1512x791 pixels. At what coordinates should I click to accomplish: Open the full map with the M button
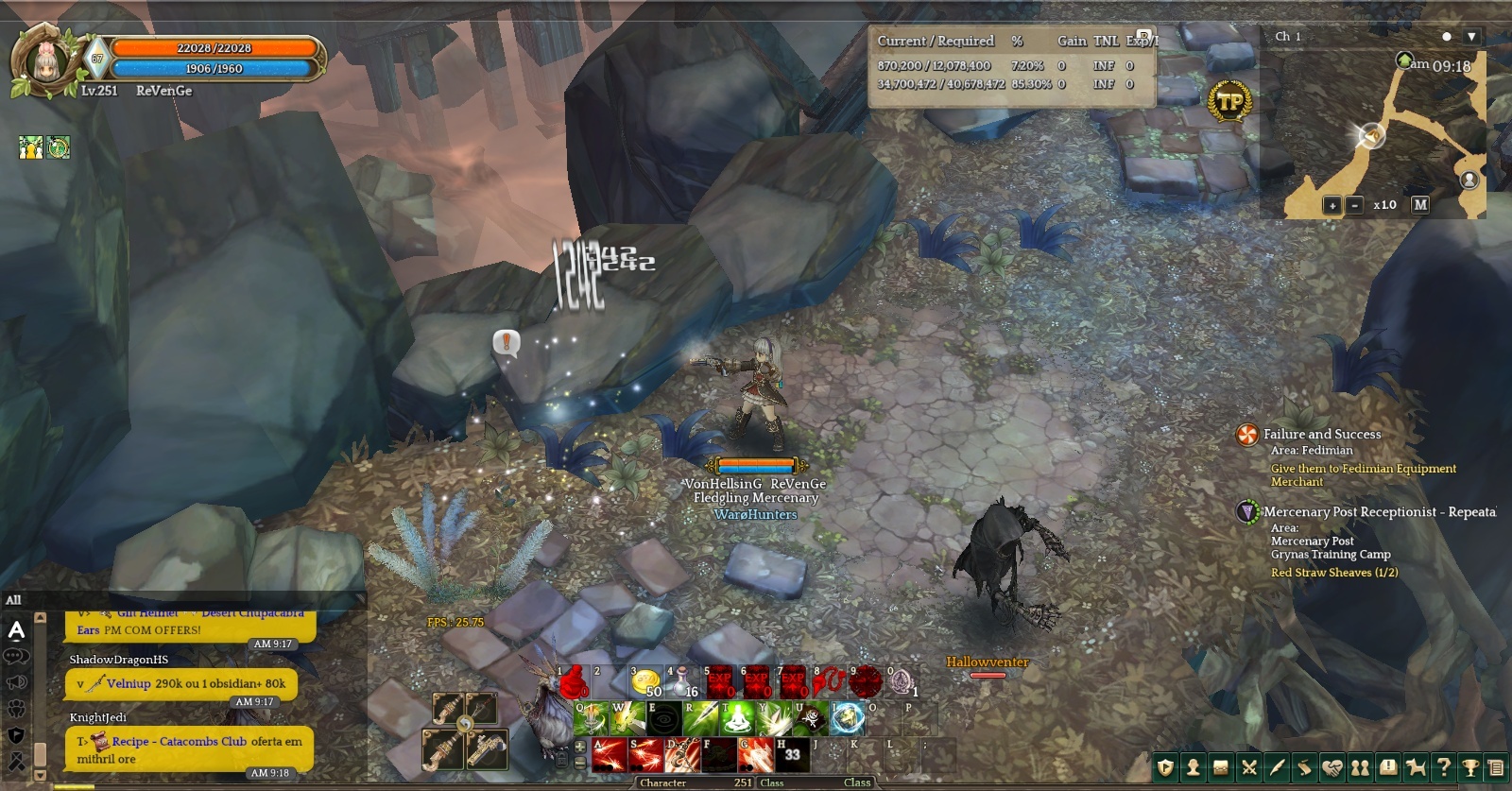pyautogui.click(x=1419, y=204)
